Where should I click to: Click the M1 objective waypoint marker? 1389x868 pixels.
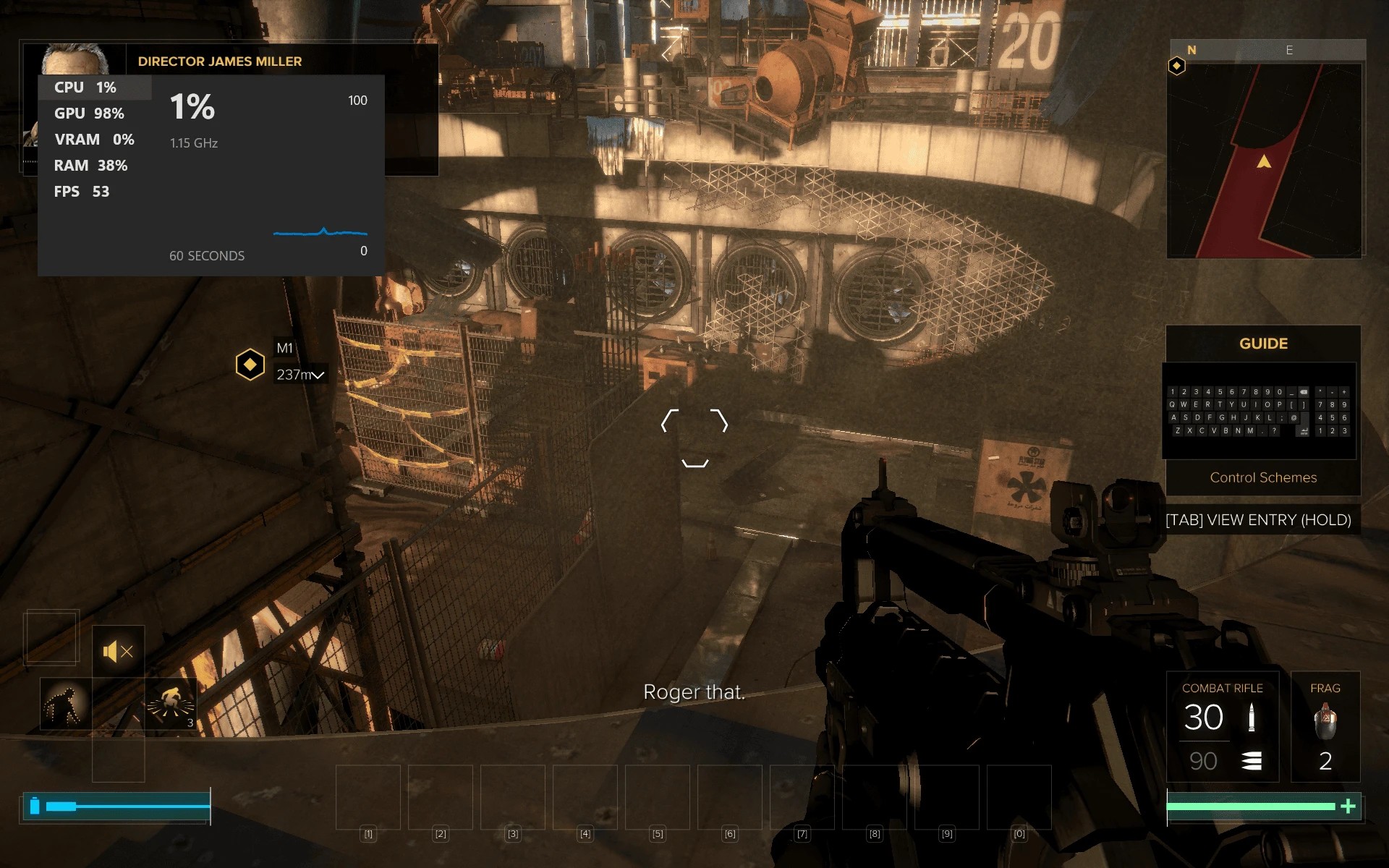pos(250,365)
